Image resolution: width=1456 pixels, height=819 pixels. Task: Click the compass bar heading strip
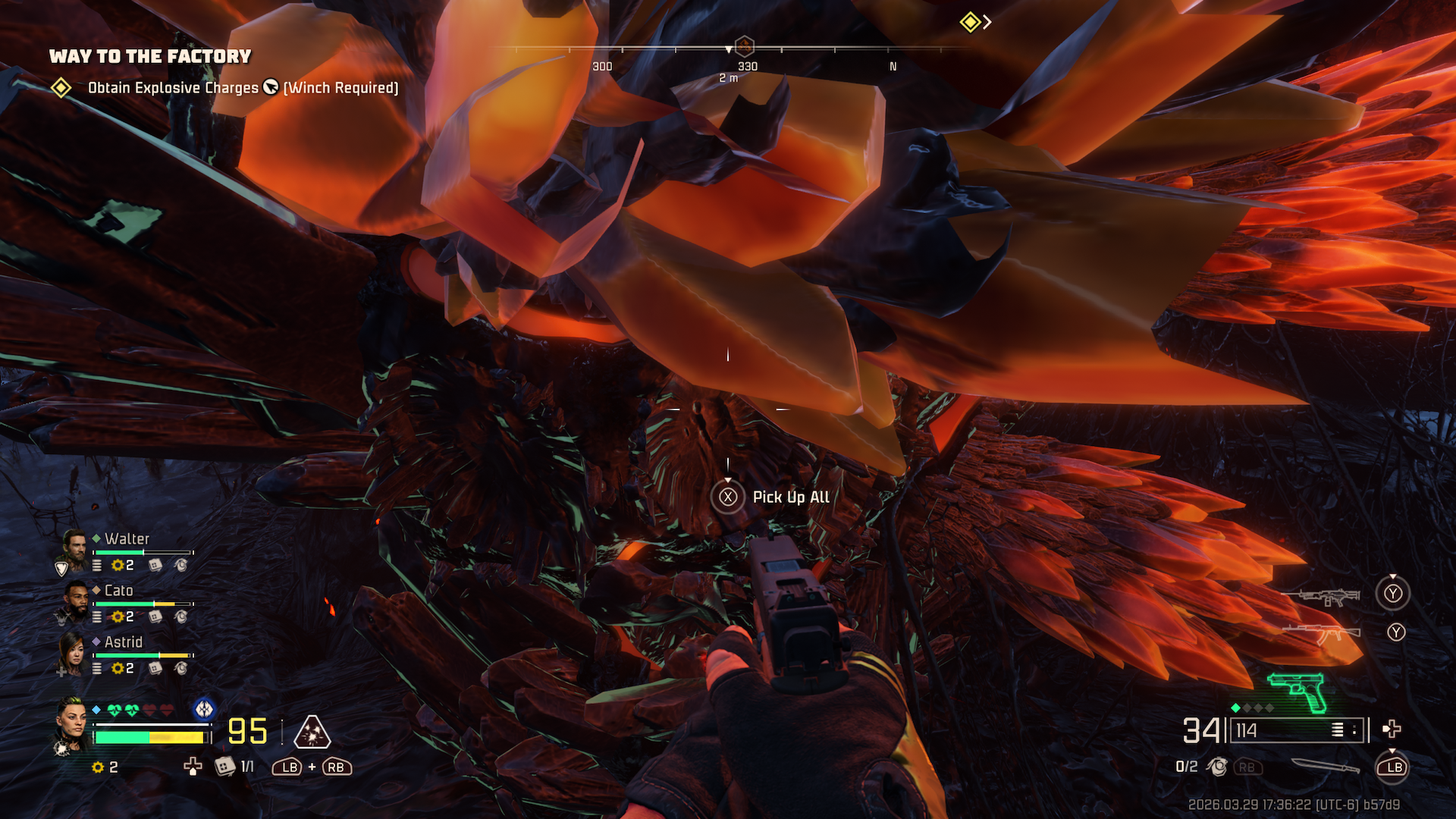728,50
